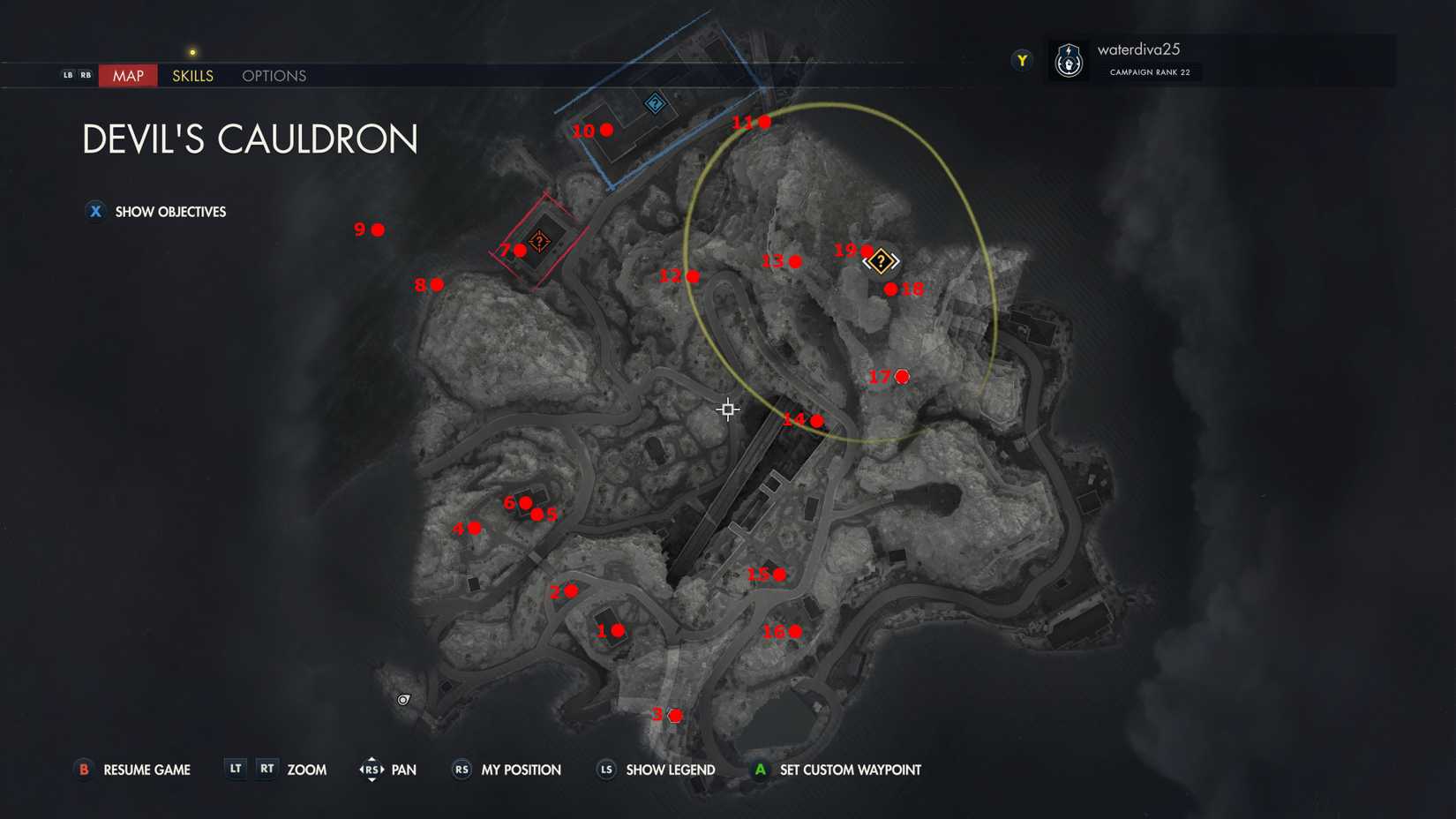Click the B button icon beside Resume Game
Screen dimensions: 1456x819
pyautogui.click(x=84, y=770)
